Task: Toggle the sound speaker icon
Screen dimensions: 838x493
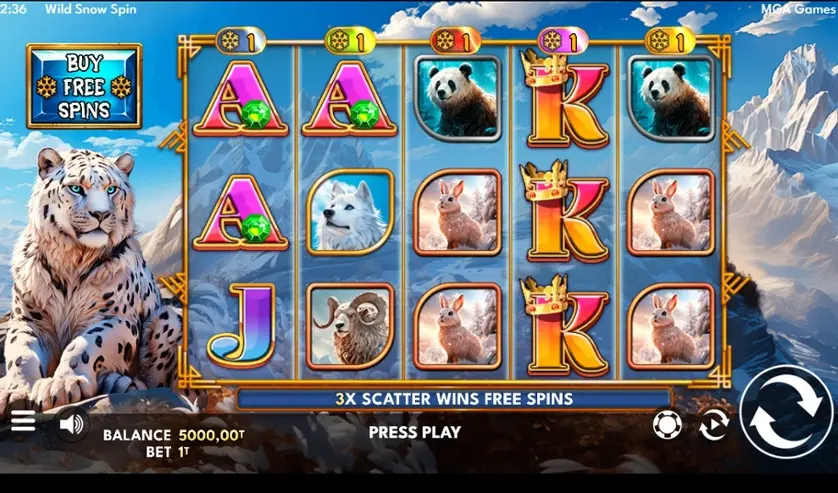Action: [71, 424]
